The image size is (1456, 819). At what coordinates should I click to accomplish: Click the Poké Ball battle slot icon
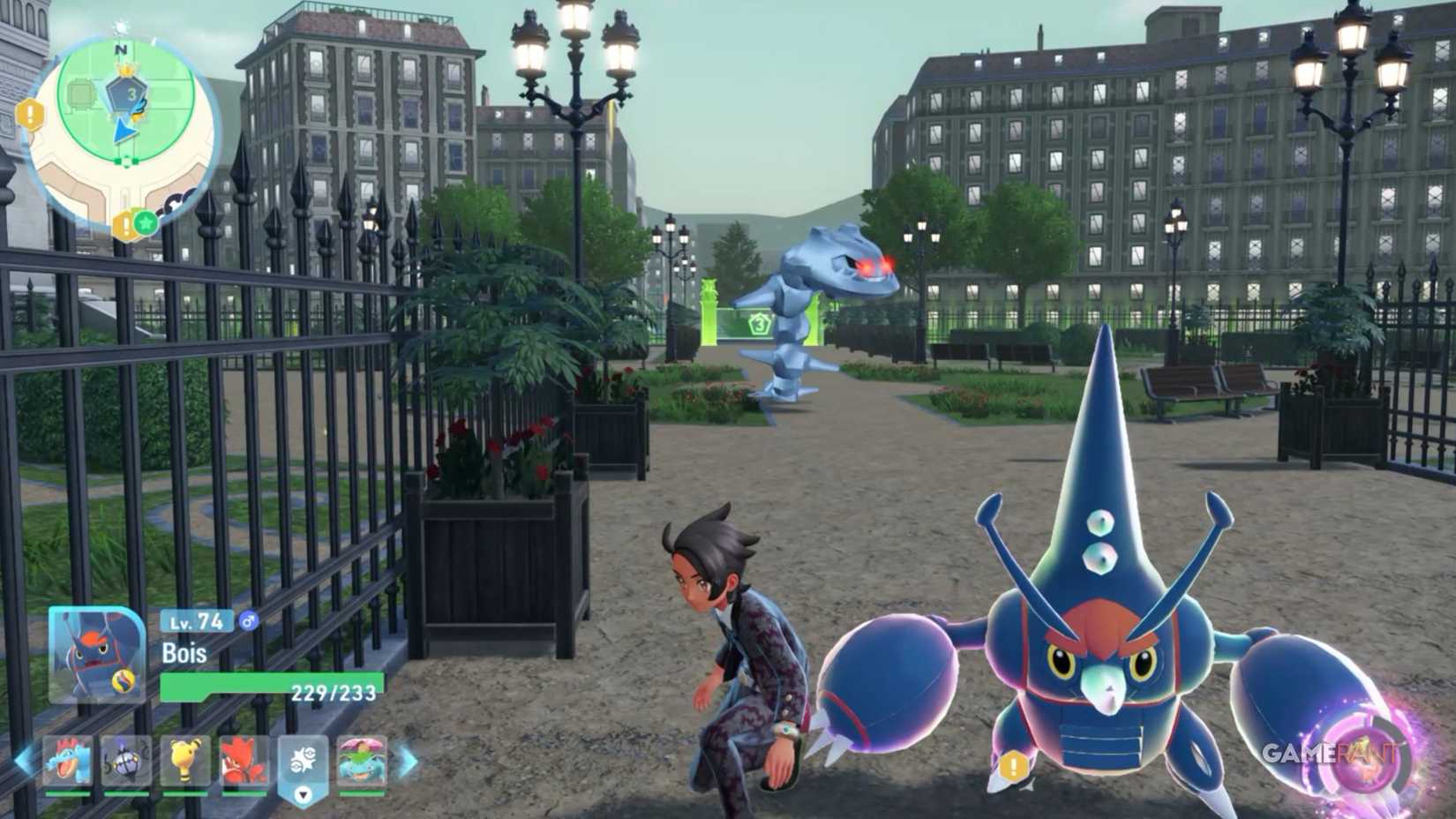[x=304, y=760]
